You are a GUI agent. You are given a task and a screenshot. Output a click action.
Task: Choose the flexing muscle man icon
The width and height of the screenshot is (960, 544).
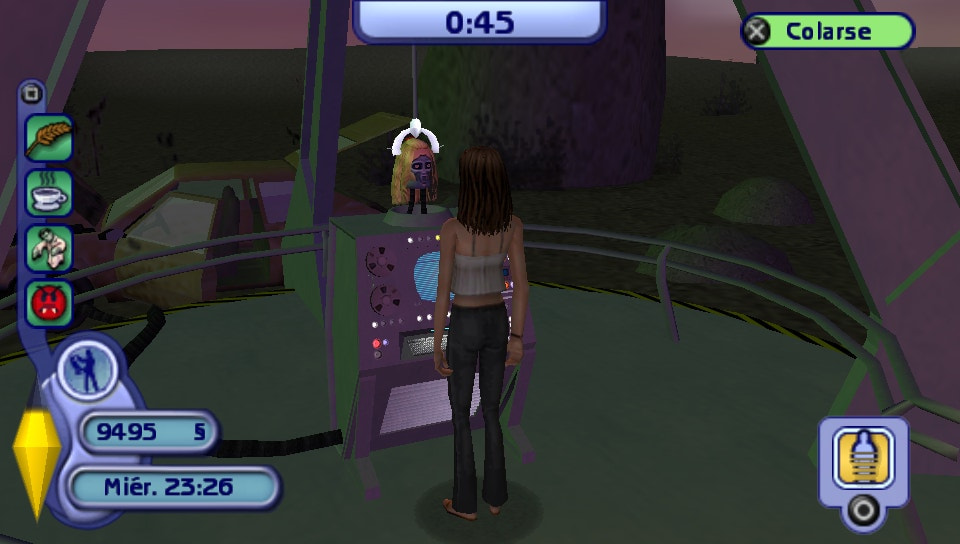pyautogui.click(x=49, y=247)
